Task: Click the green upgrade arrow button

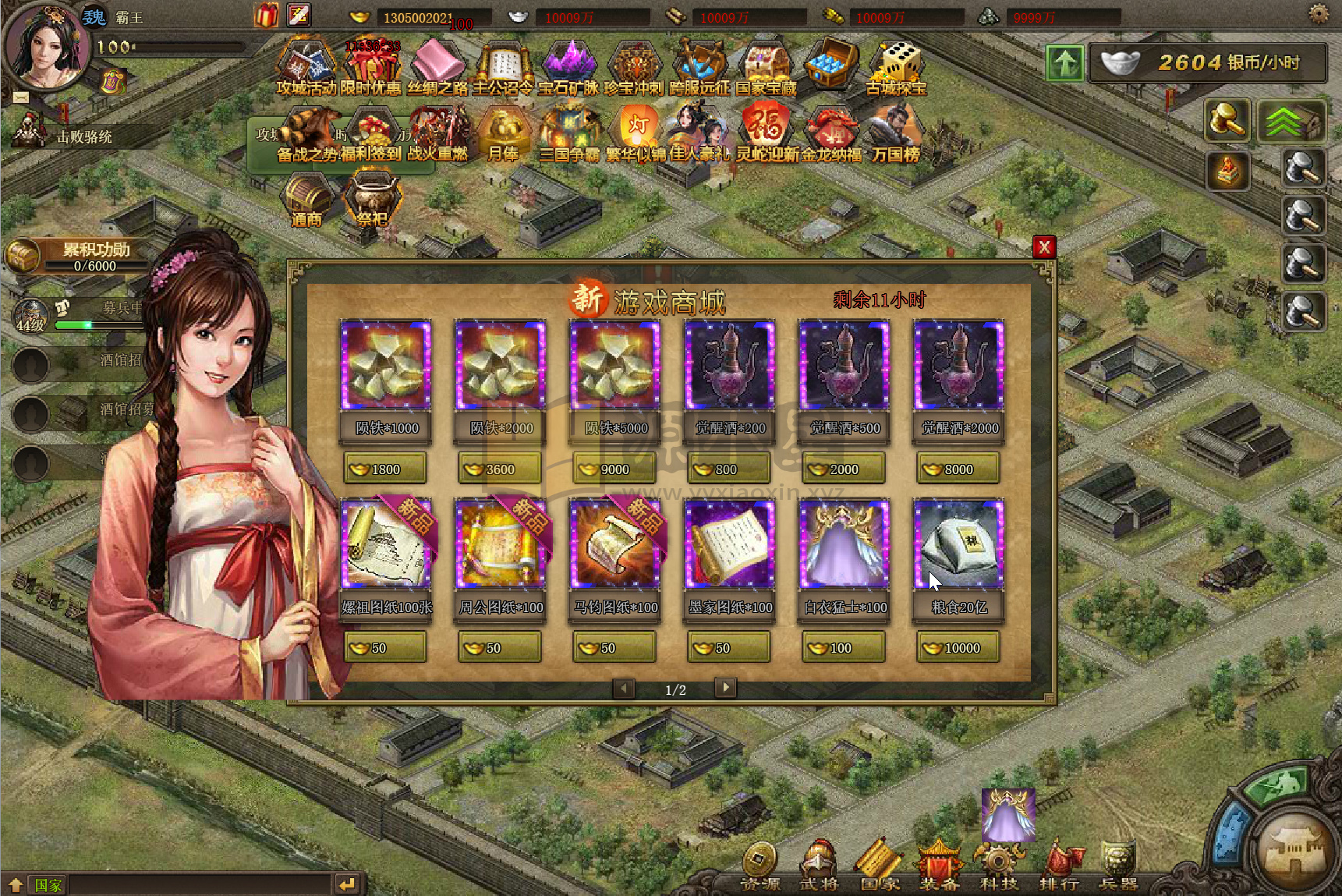Action: [x=1065, y=63]
